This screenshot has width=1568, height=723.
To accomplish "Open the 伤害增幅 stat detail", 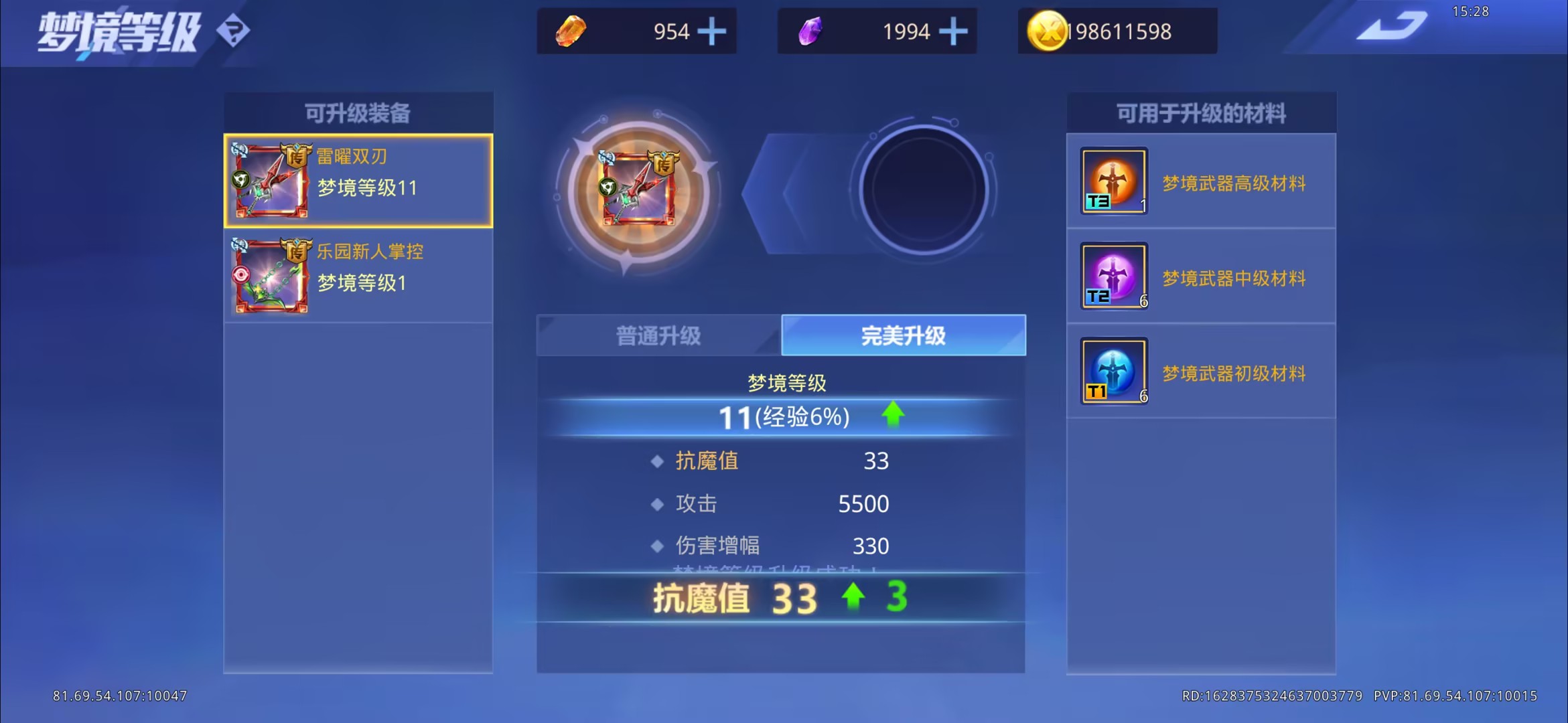I will tap(774, 546).
